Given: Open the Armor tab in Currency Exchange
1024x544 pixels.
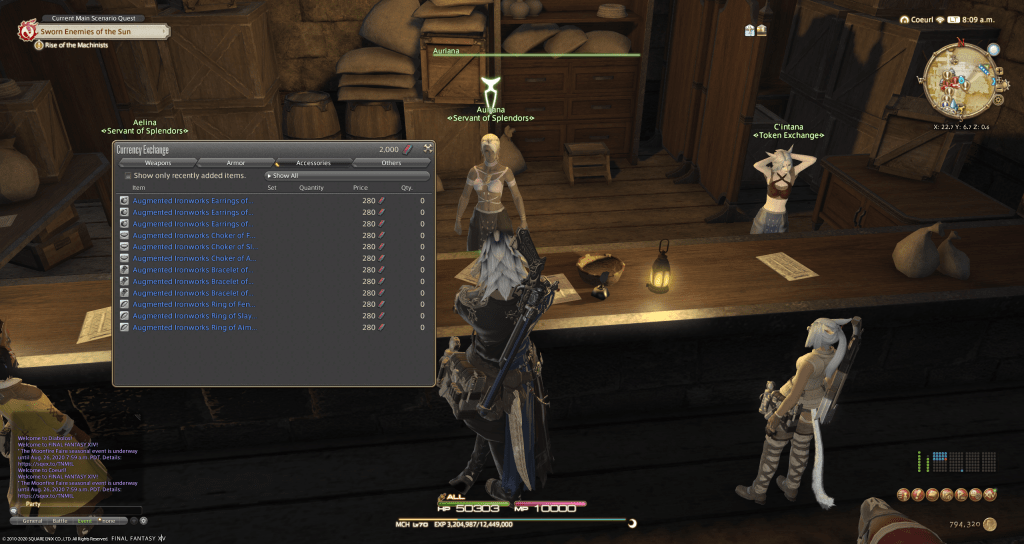Looking at the screenshot, I should click(x=236, y=162).
